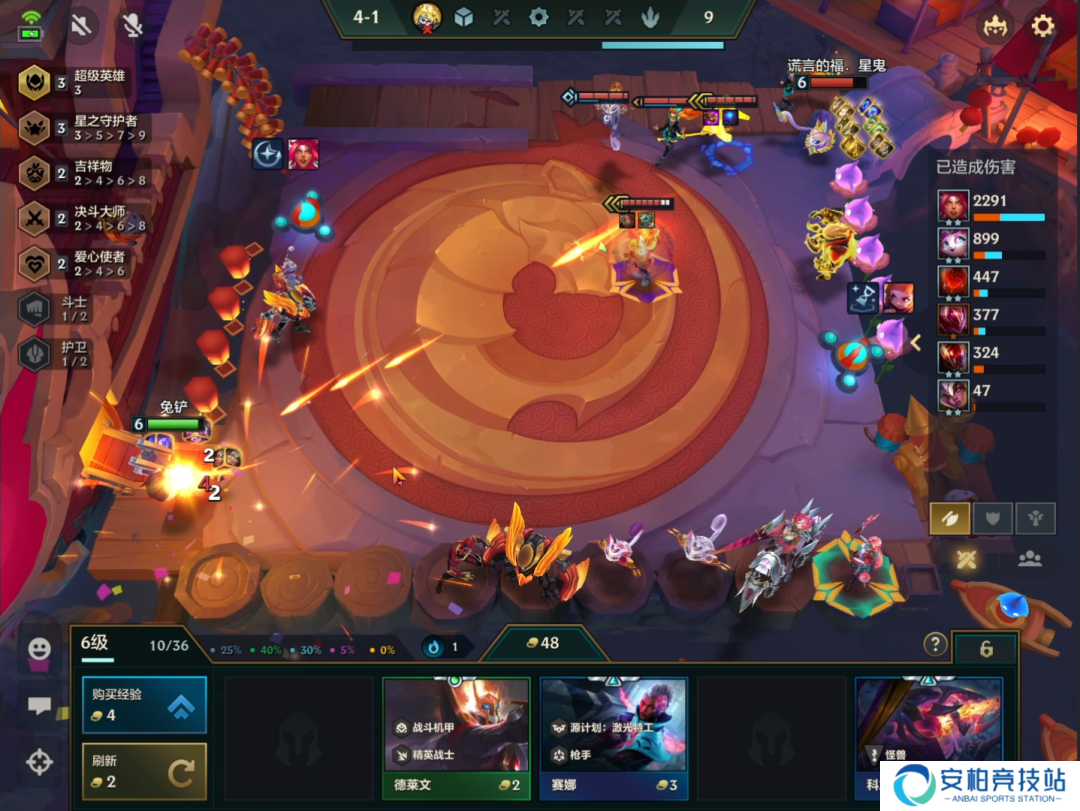Click the crosshair recenter button
Screen dimensions: 1080x811
coord(39,763)
